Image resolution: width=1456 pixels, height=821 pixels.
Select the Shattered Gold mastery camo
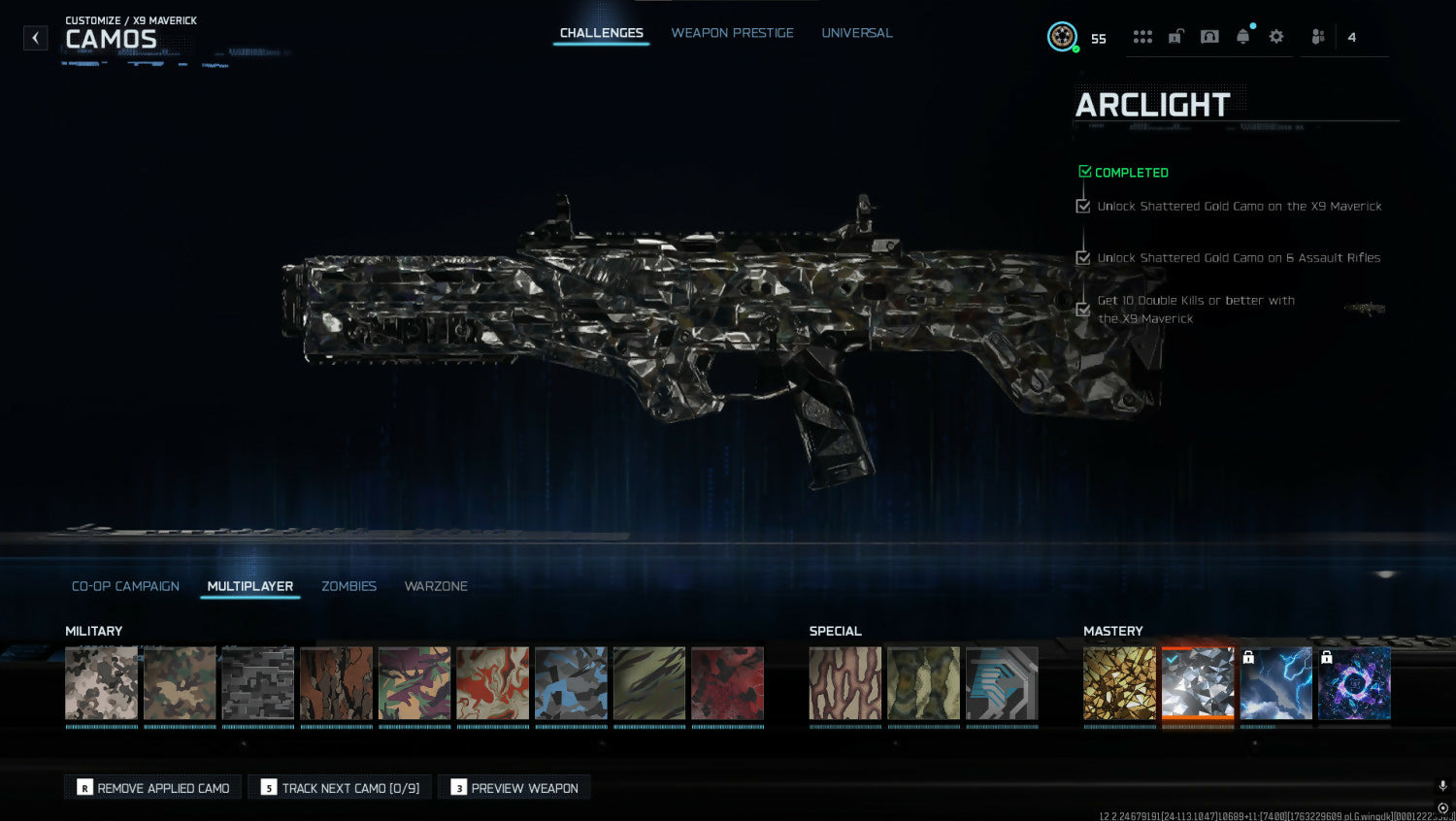(1119, 683)
